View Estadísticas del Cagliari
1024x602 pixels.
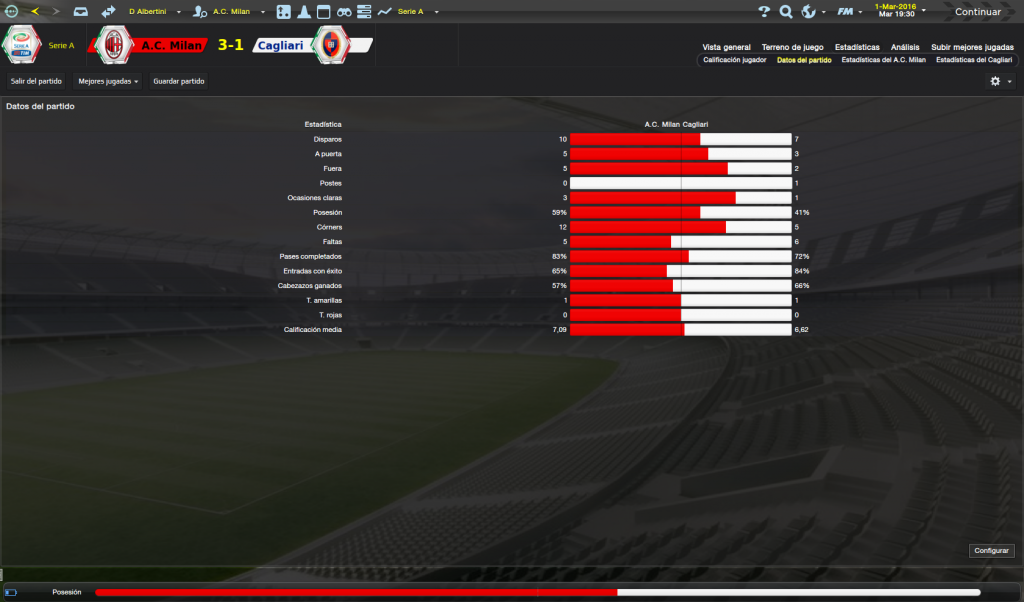[974, 60]
